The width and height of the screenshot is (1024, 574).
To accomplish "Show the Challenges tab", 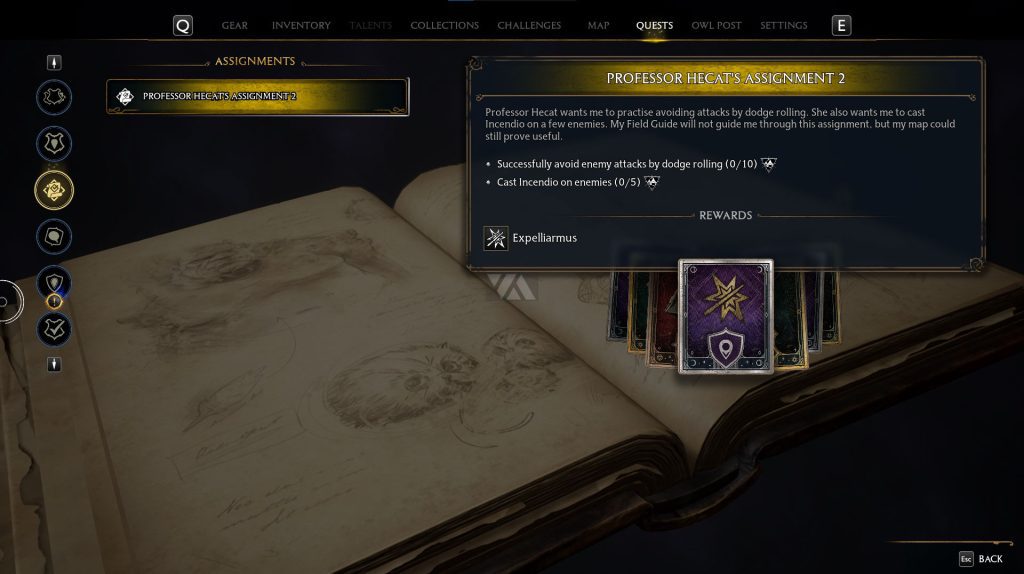I will coord(529,25).
